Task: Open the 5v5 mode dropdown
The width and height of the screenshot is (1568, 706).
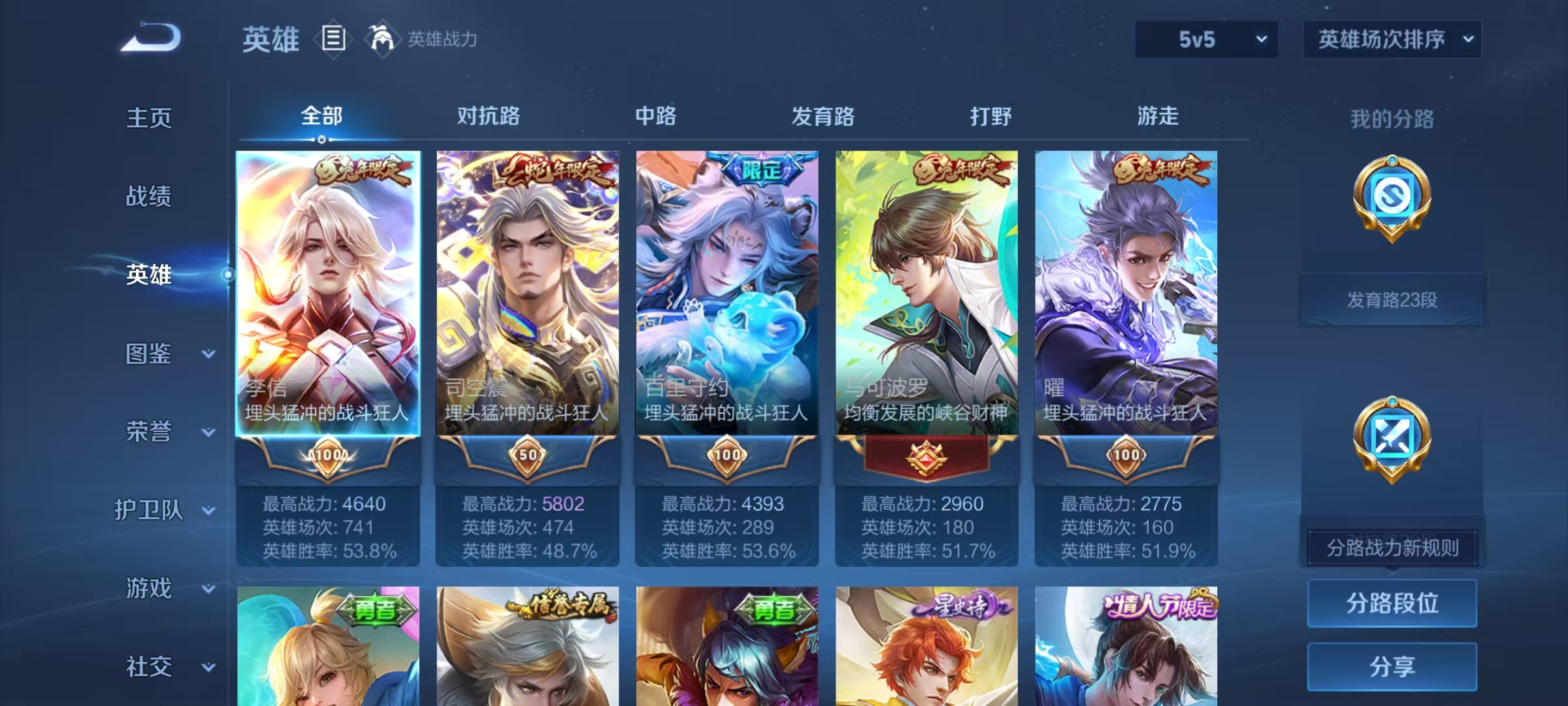Action: coord(1205,39)
